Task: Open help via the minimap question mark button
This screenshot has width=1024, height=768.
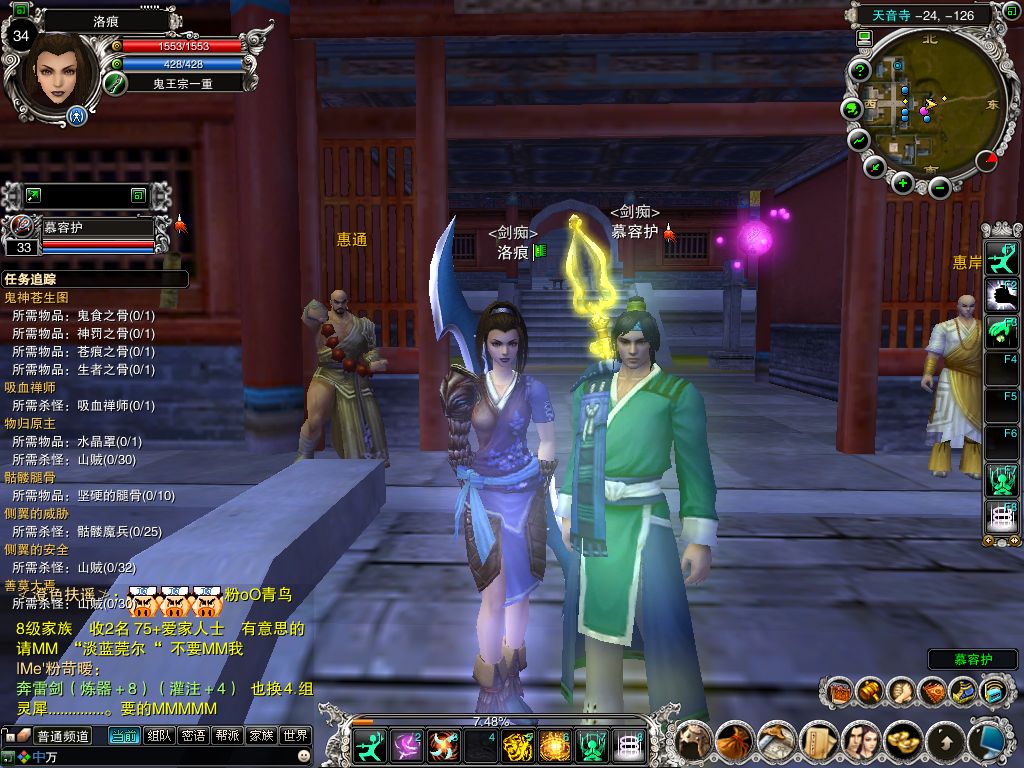Action: pos(859,70)
